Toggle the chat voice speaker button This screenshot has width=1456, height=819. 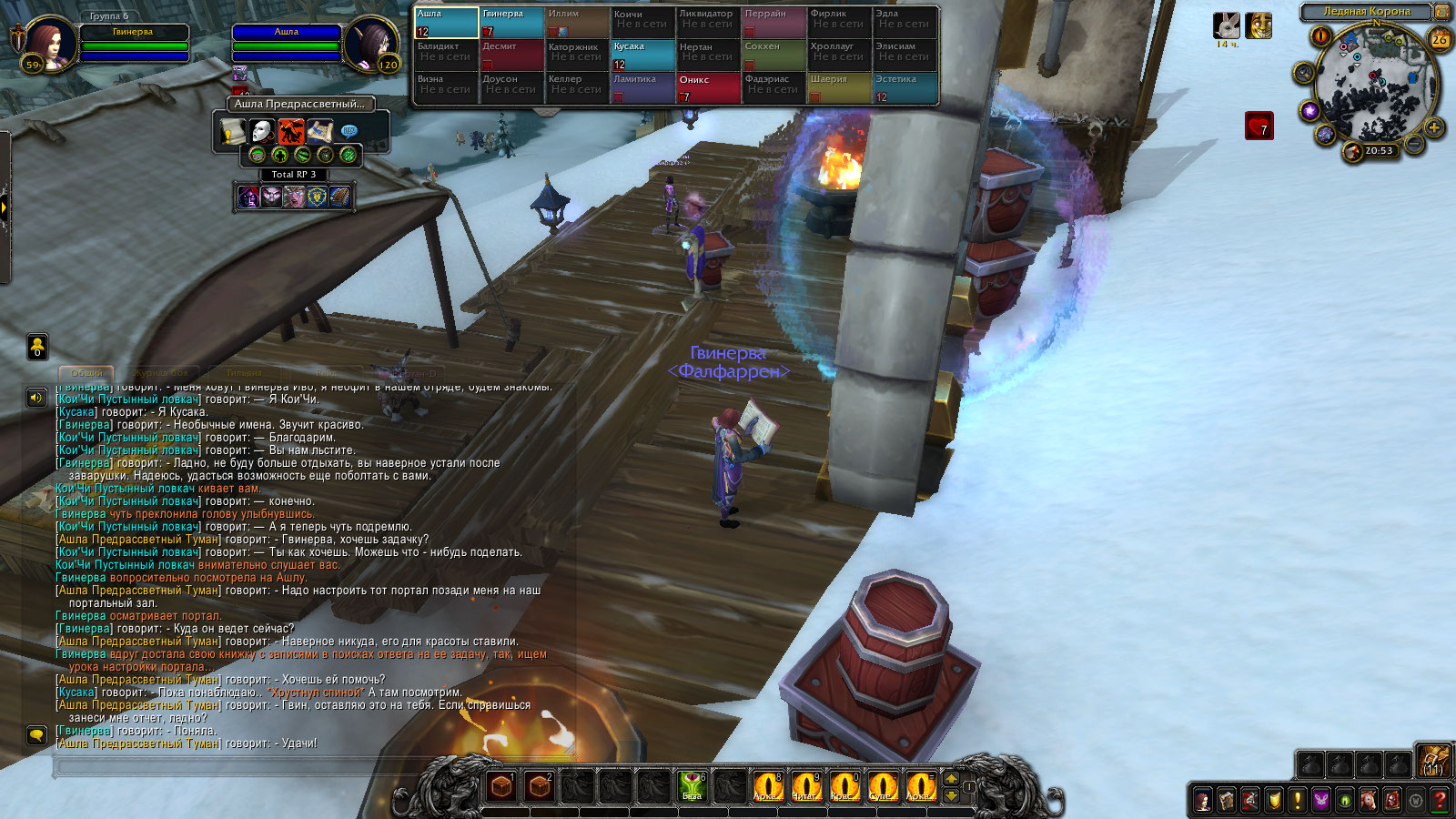[36, 398]
